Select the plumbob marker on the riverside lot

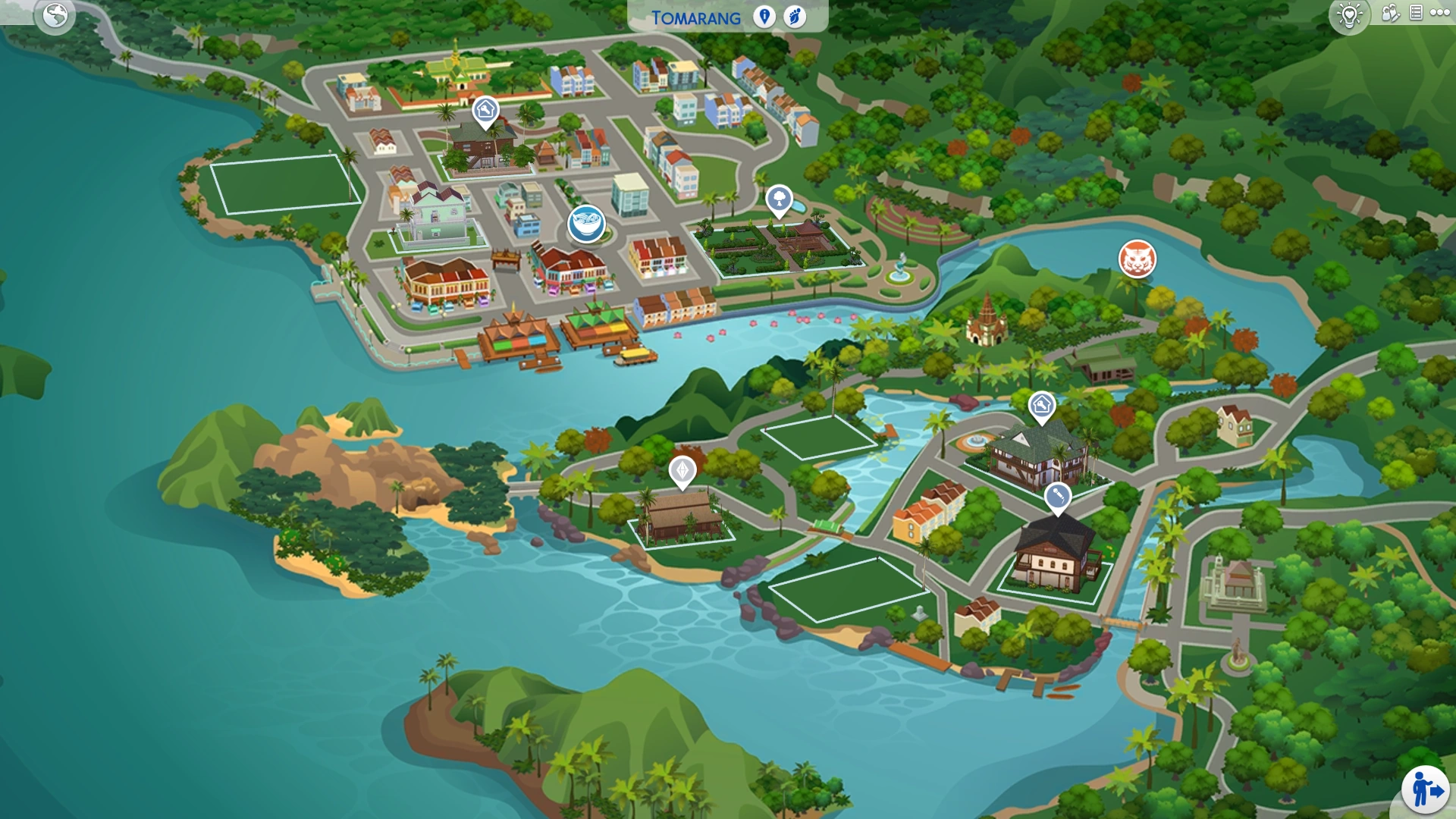pyautogui.click(x=682, y=470)
